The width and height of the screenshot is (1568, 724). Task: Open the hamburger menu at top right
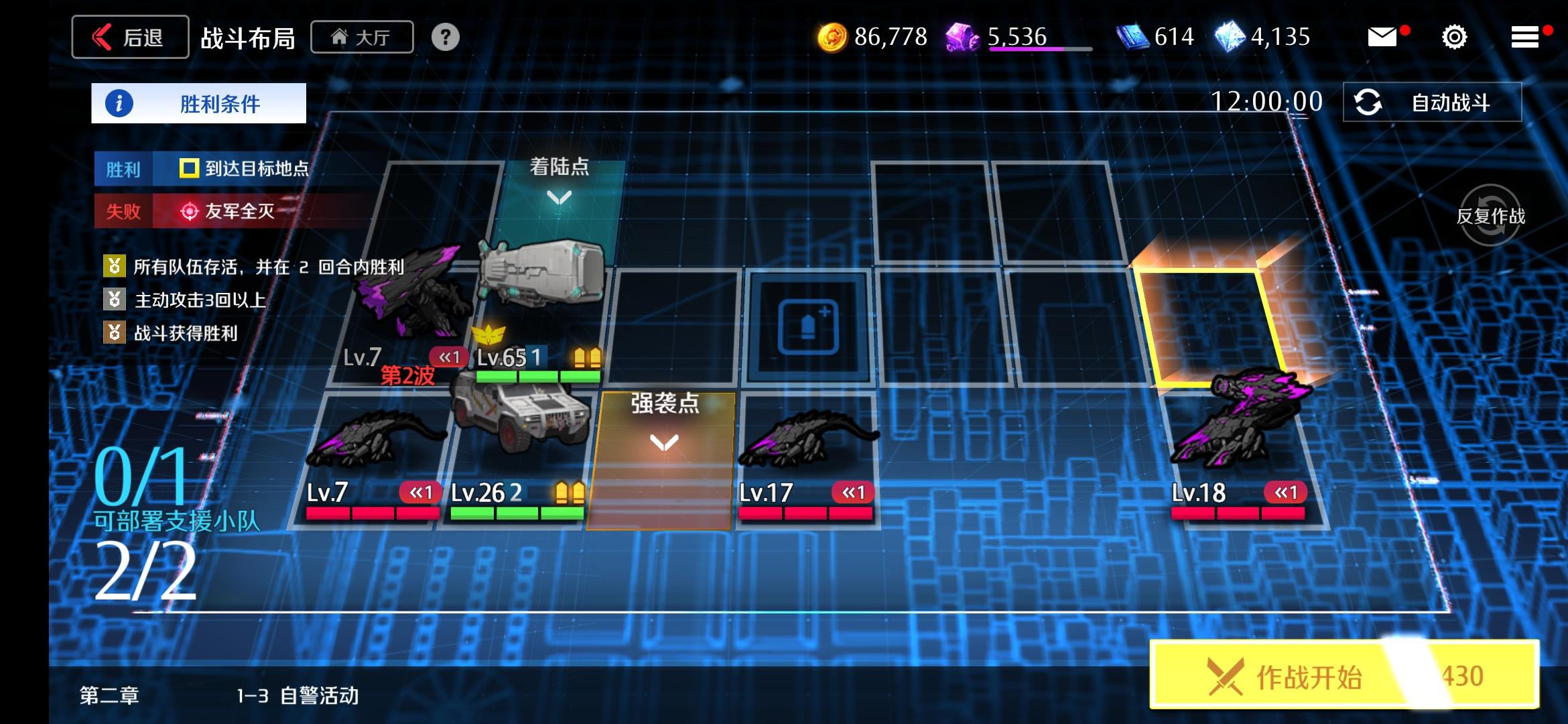point(1524,37)
